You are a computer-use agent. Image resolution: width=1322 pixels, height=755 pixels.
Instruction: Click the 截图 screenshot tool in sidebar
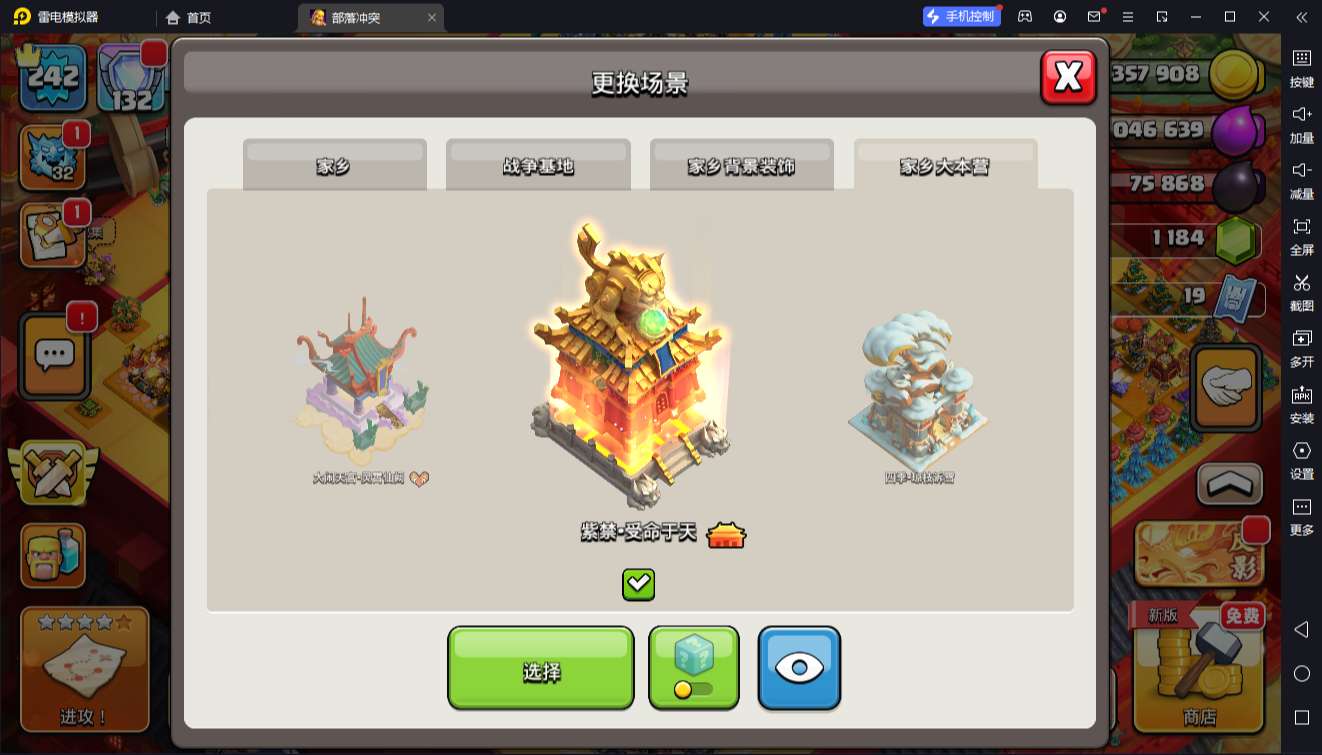click(x=1301, y=292)
